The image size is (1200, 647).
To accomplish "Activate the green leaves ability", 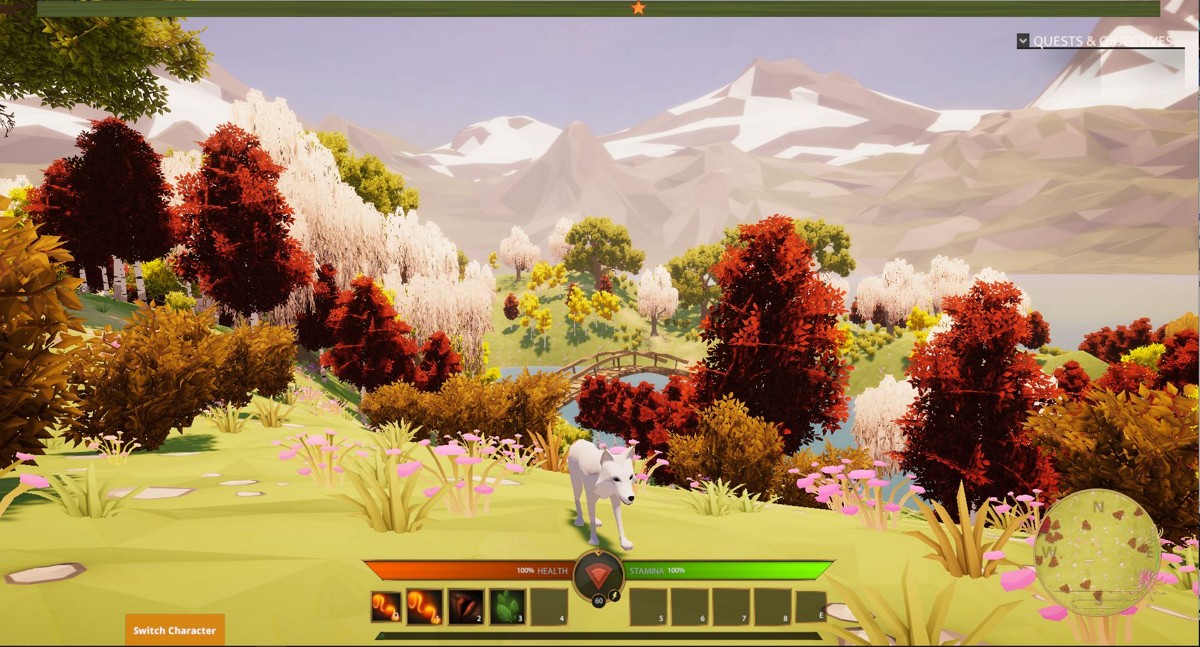I will point(506,607).
